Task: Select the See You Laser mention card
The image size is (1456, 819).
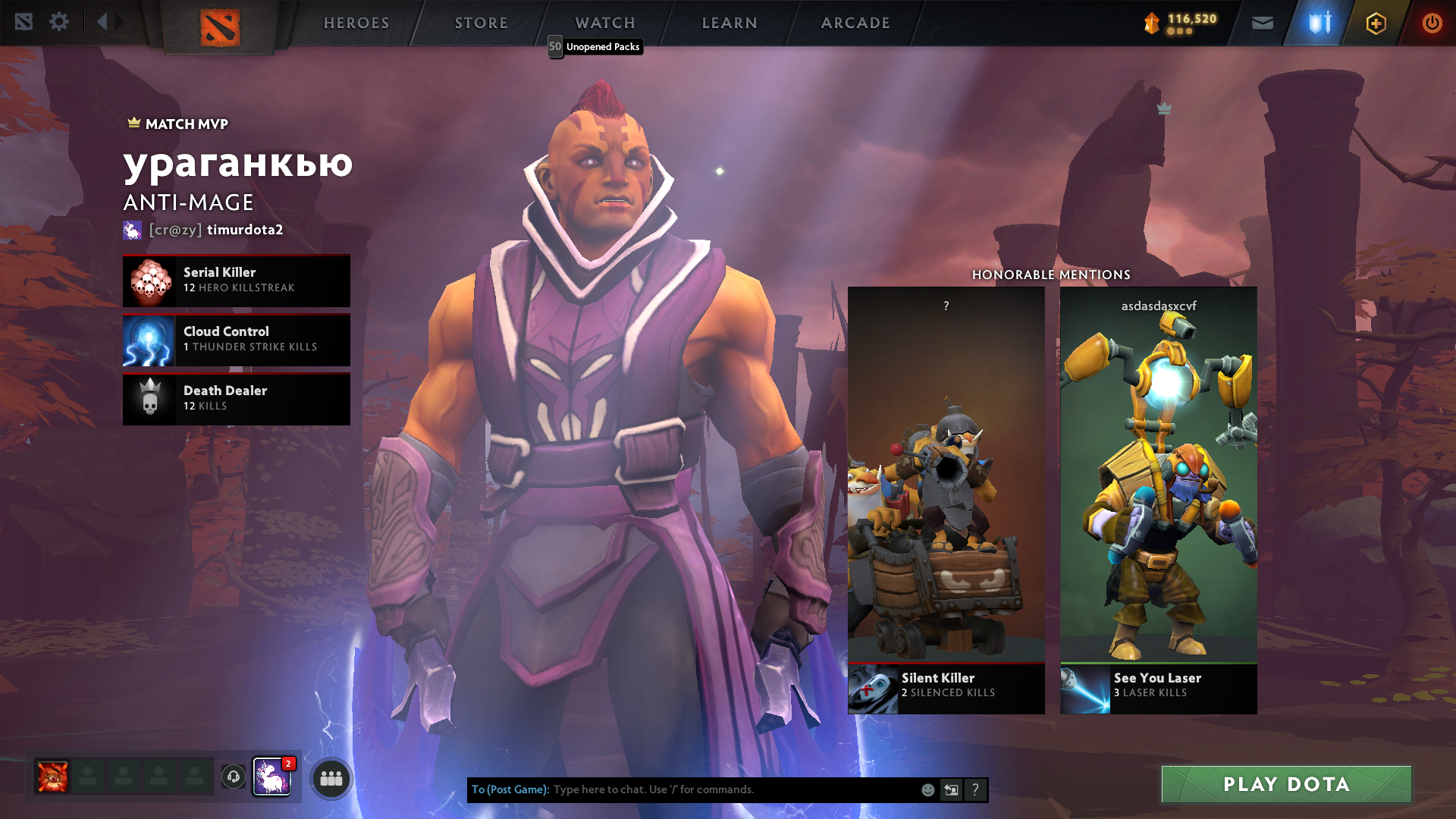Action: coord(1158,500)
